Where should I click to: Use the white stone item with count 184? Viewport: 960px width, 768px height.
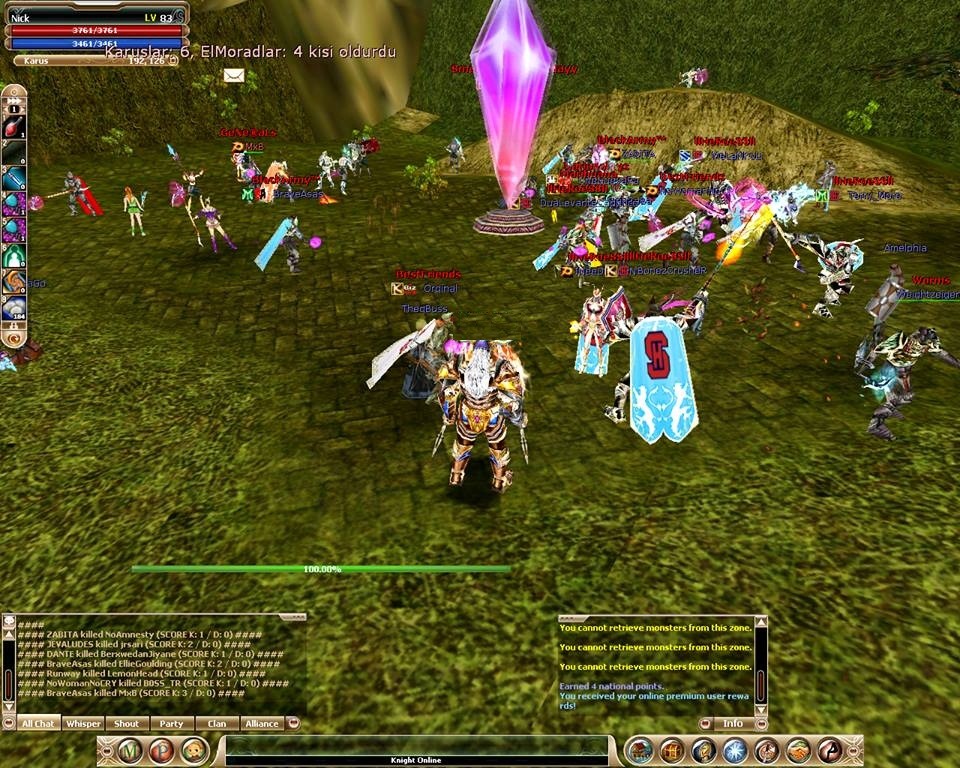point(14,308)
